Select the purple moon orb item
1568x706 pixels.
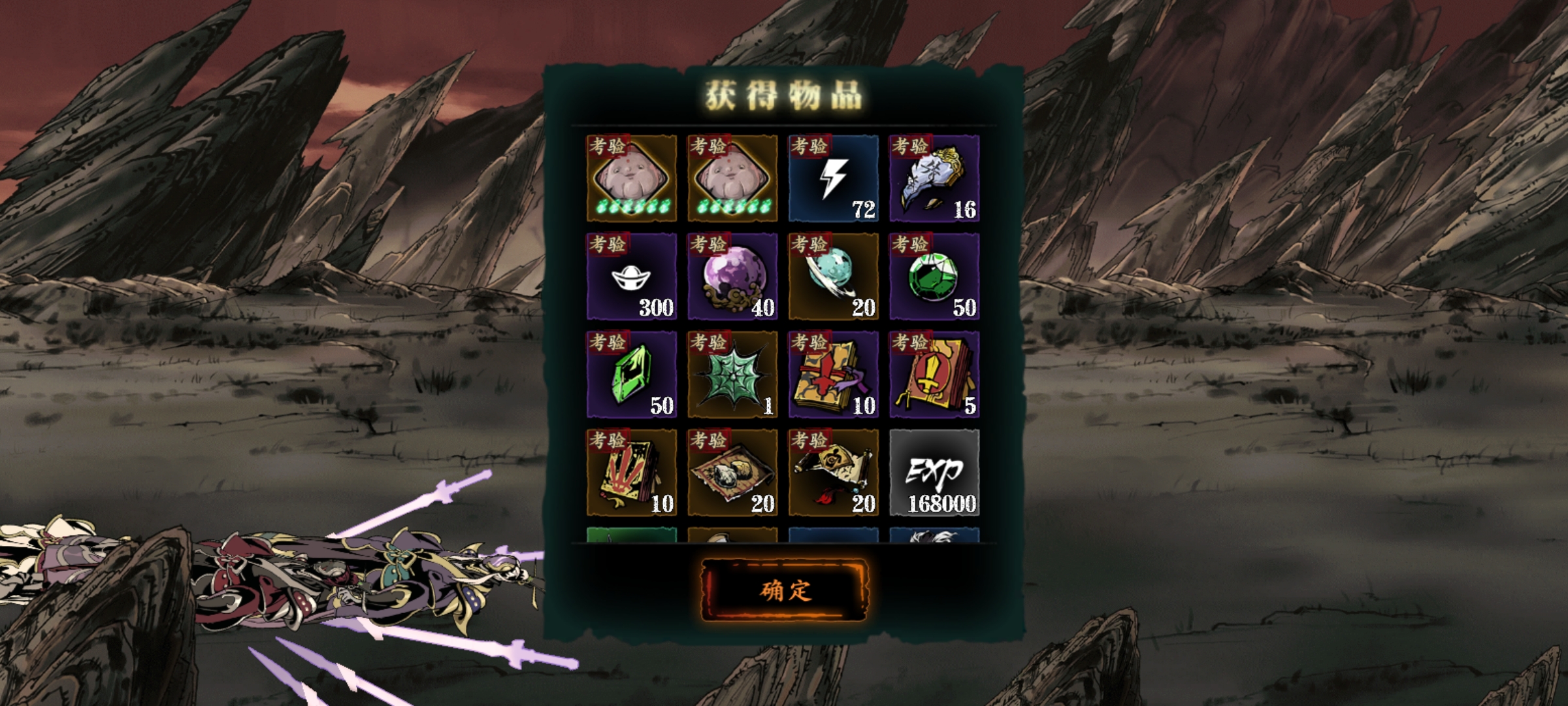(x=732, y=277)
